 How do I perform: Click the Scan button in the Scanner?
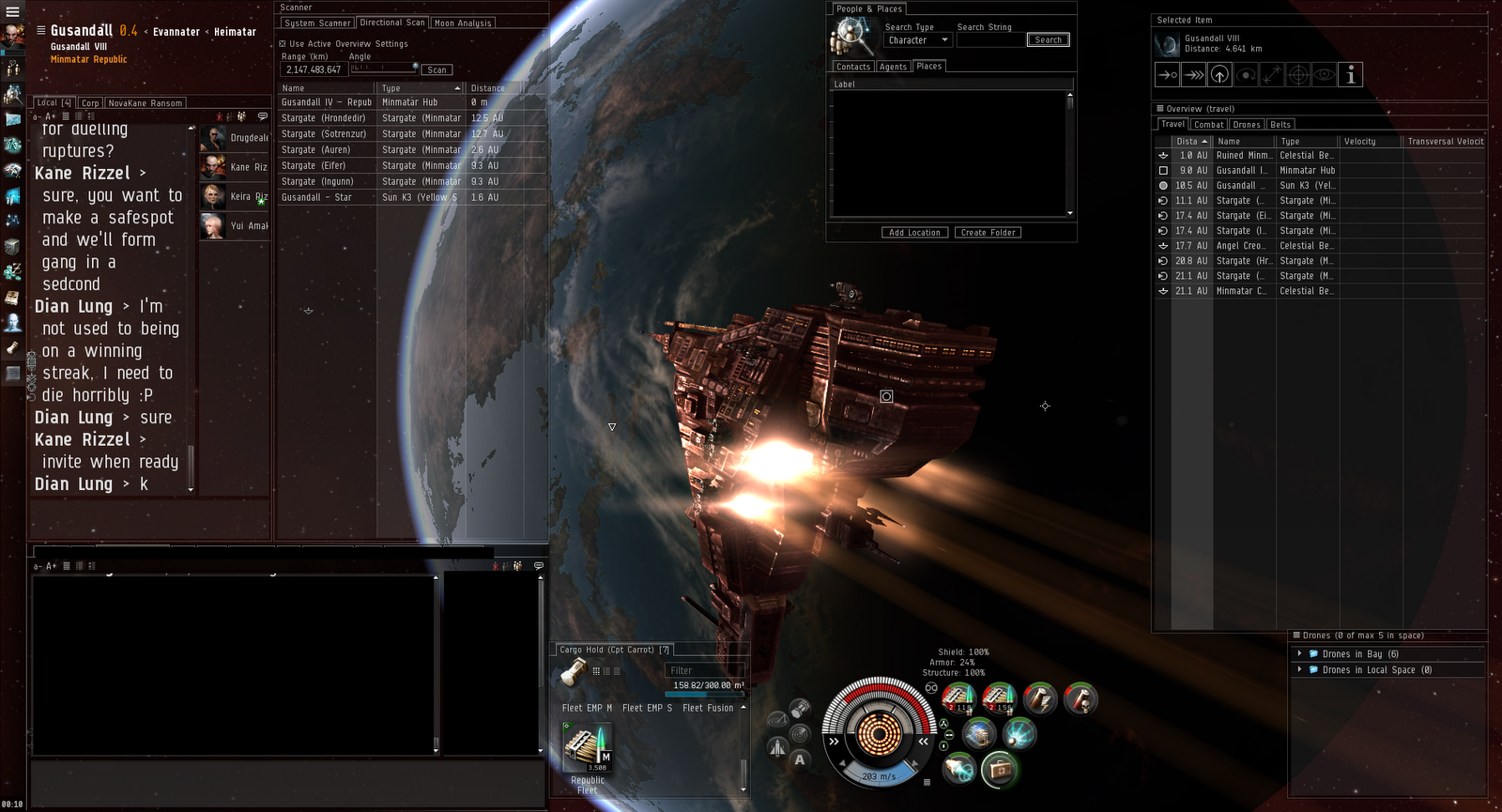pos(437,70)
